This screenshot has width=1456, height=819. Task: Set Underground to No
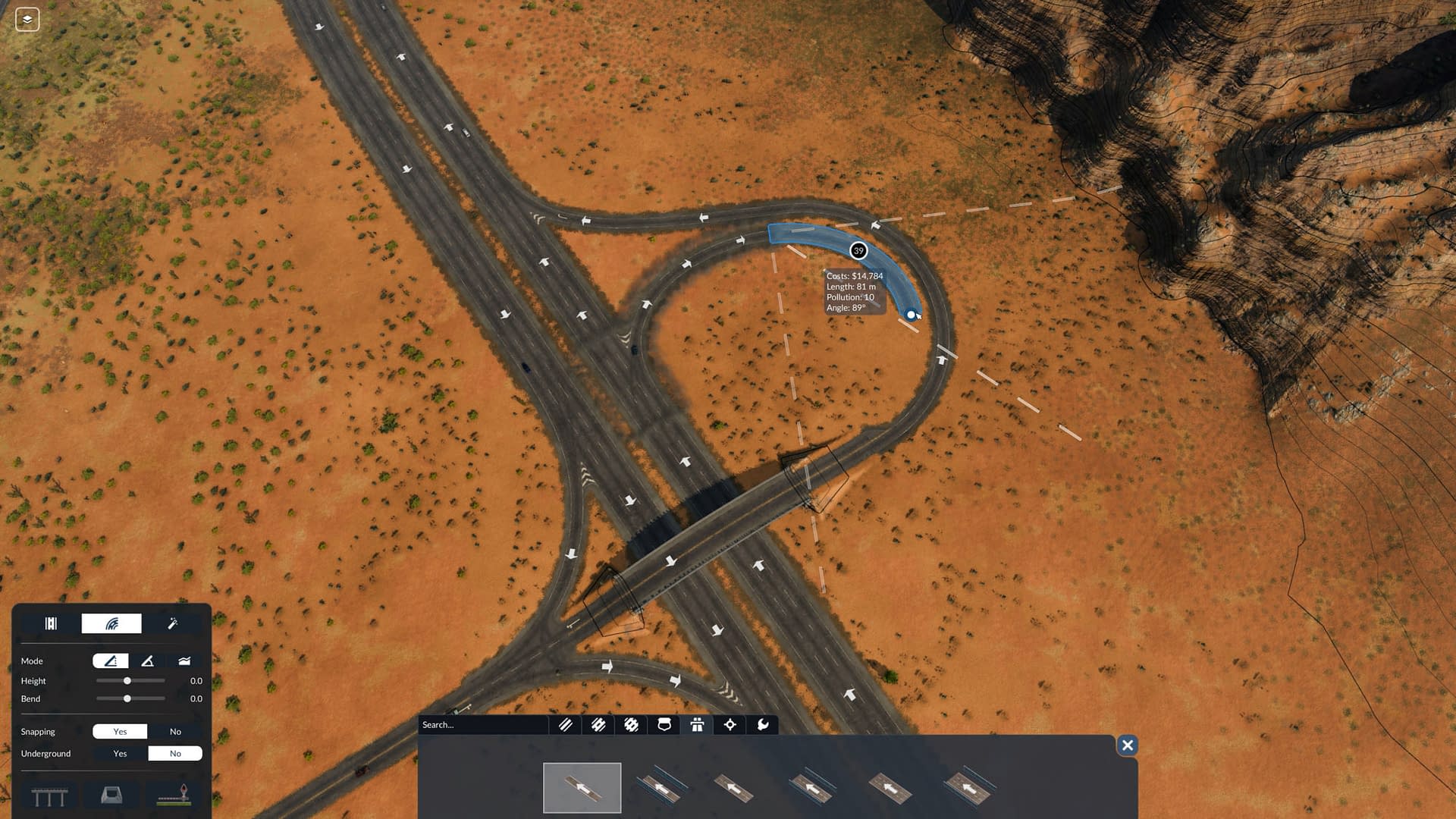[175, 754]
